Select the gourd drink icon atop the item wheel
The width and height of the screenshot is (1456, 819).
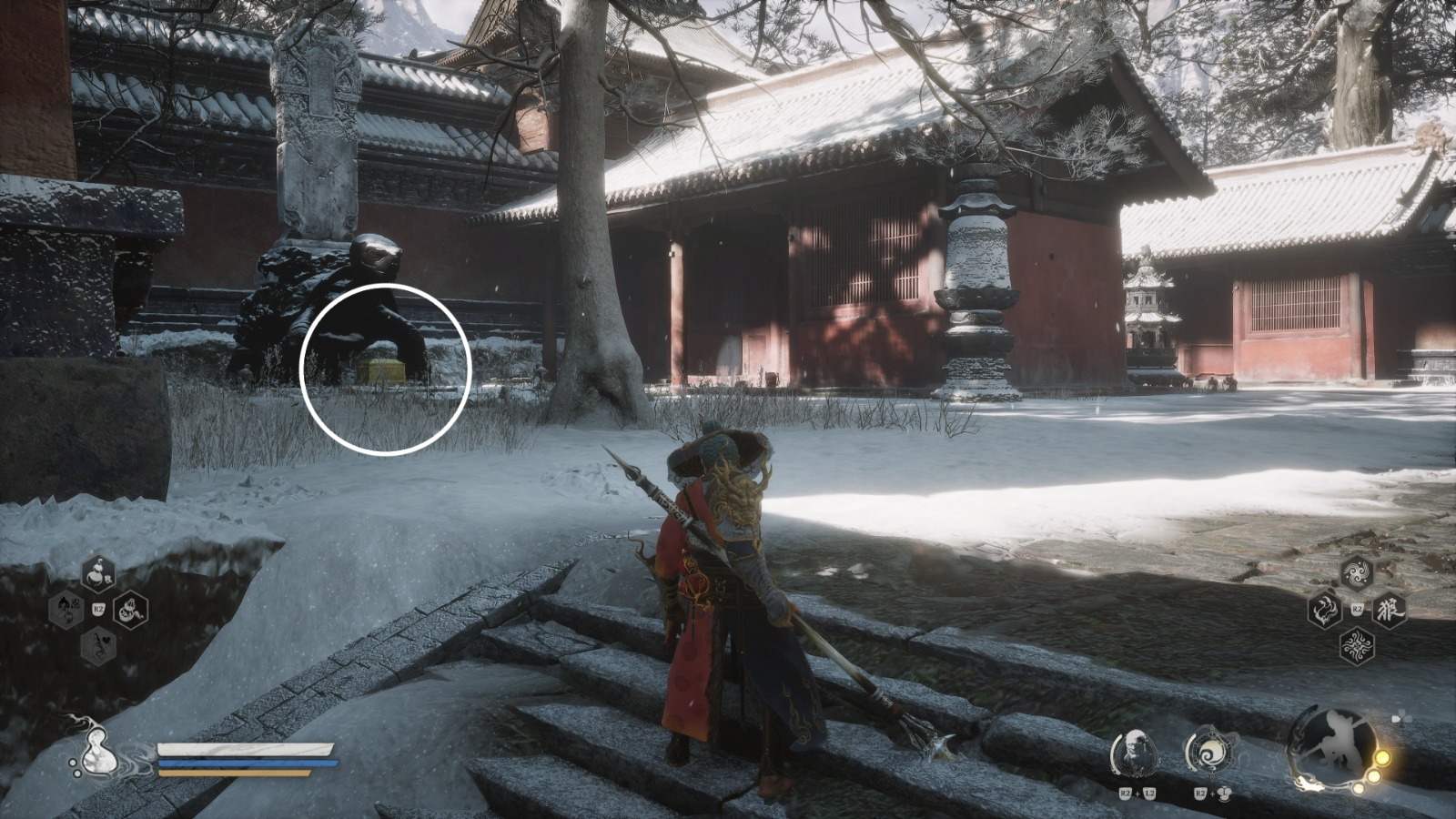98,573
